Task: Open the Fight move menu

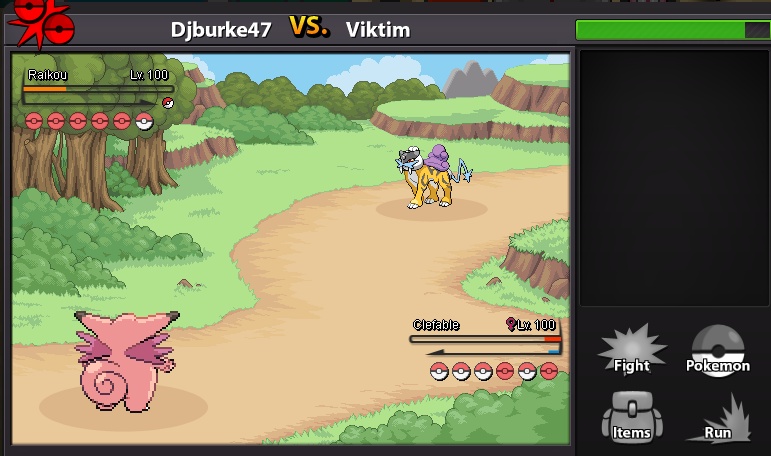Action: click(x=631, y=351)
